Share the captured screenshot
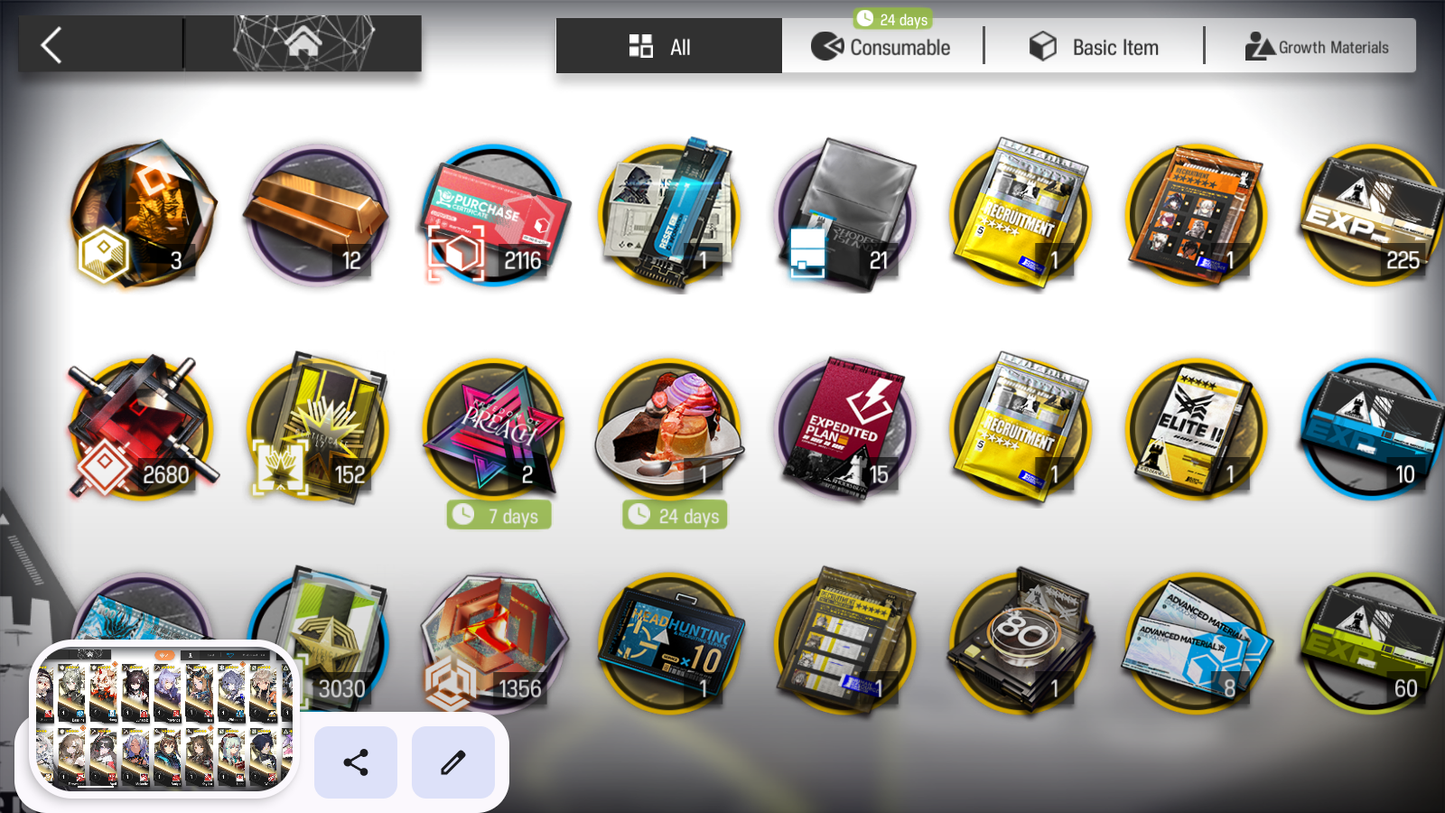The width and height of the screenshot is (1445, 813). (355, 762)
